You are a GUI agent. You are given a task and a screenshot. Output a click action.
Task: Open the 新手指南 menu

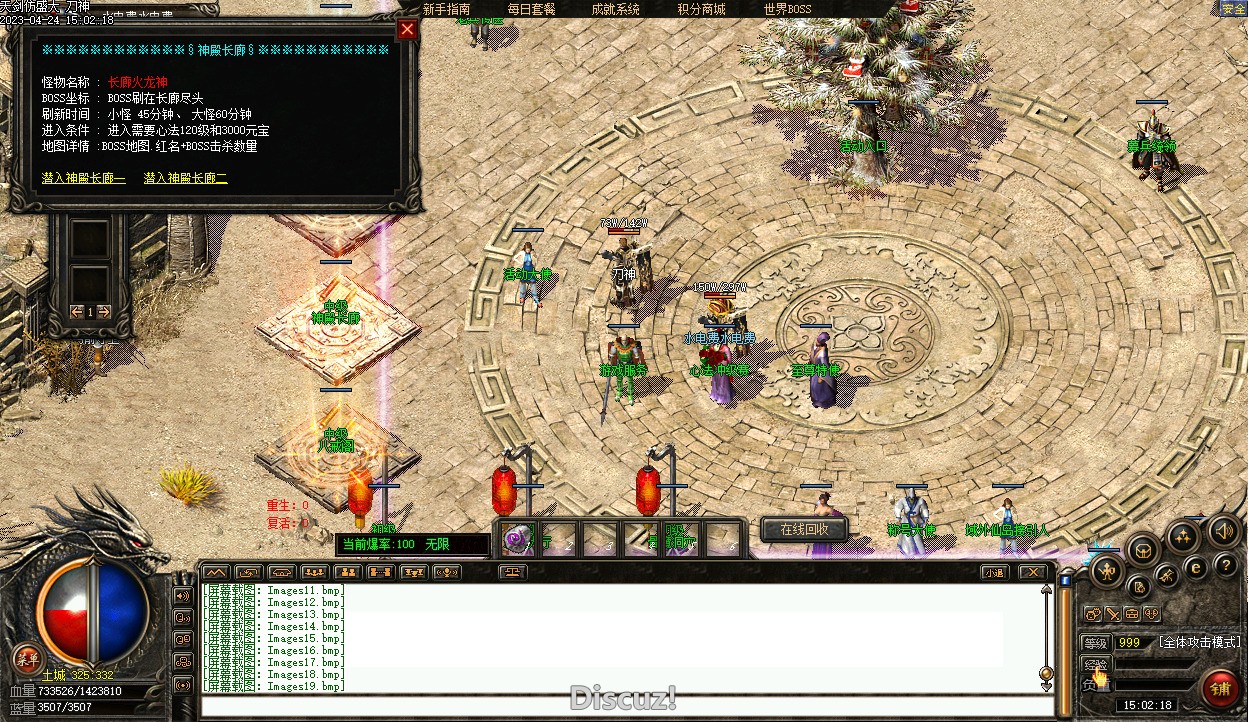click(446, 9)
